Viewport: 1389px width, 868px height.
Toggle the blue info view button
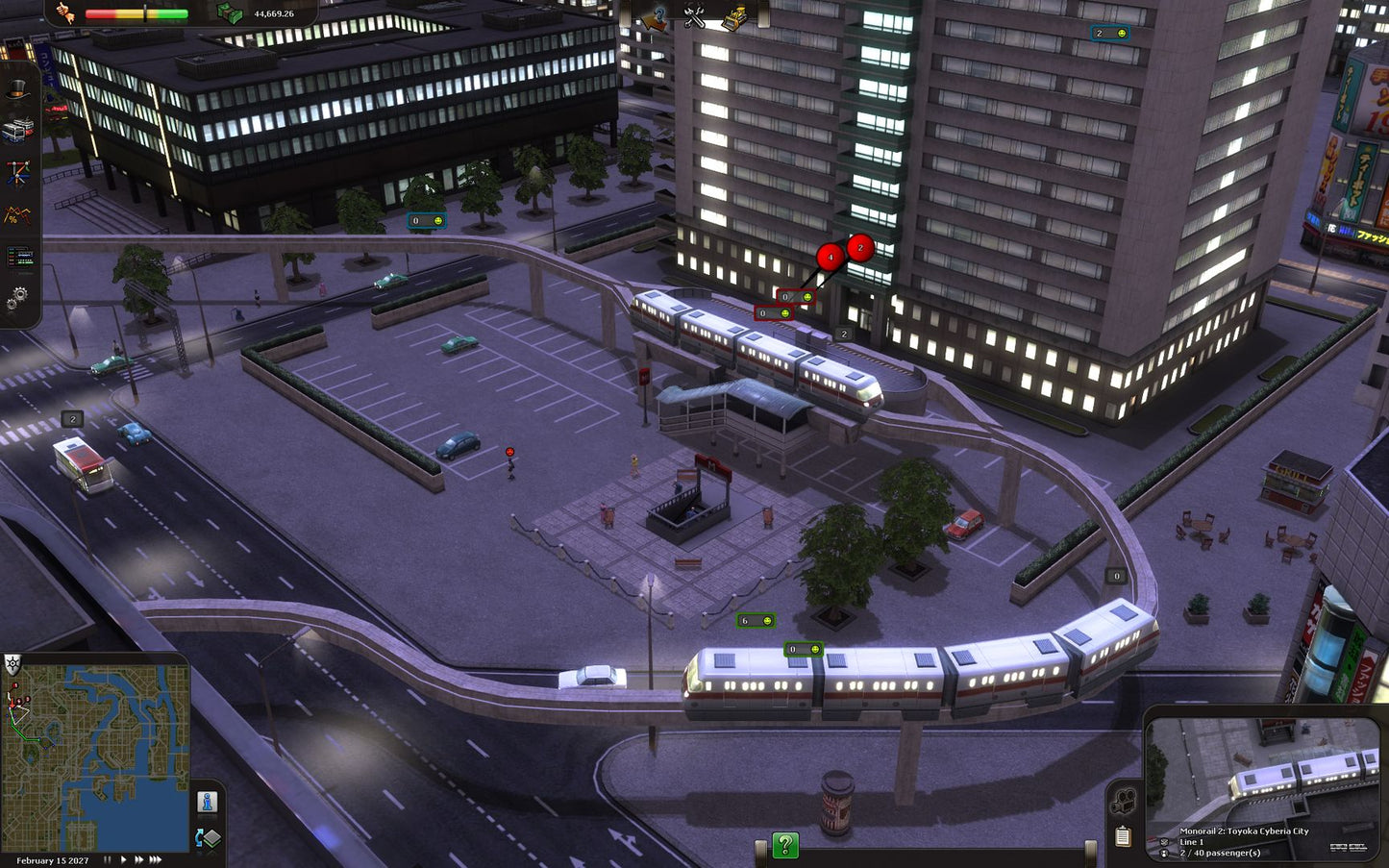coord(207,802)
